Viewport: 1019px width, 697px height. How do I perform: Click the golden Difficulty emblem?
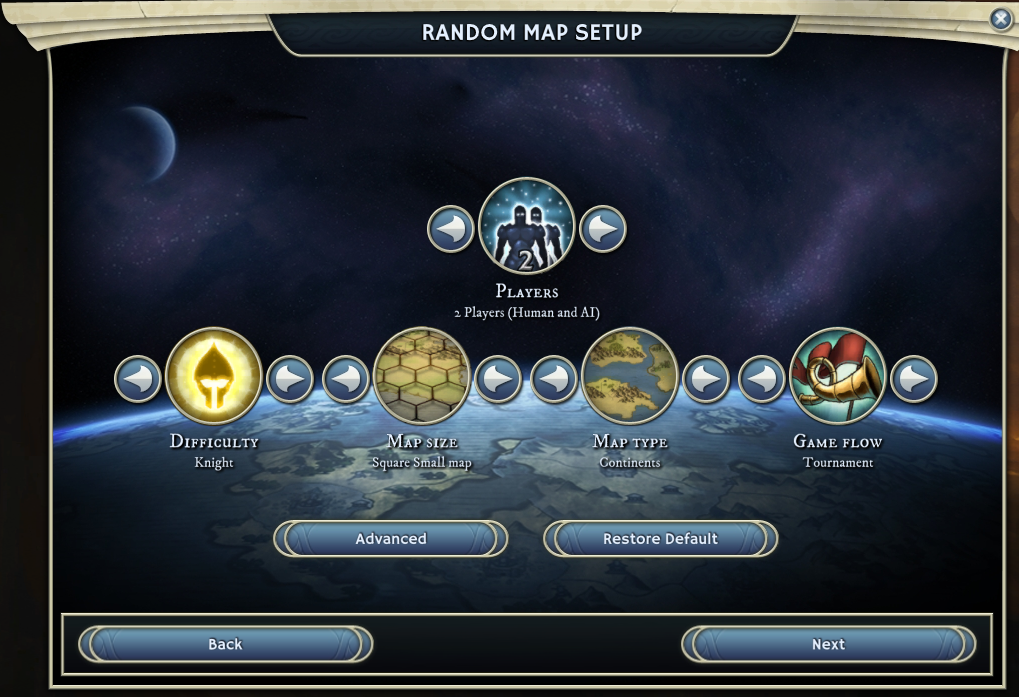point(214,377)
